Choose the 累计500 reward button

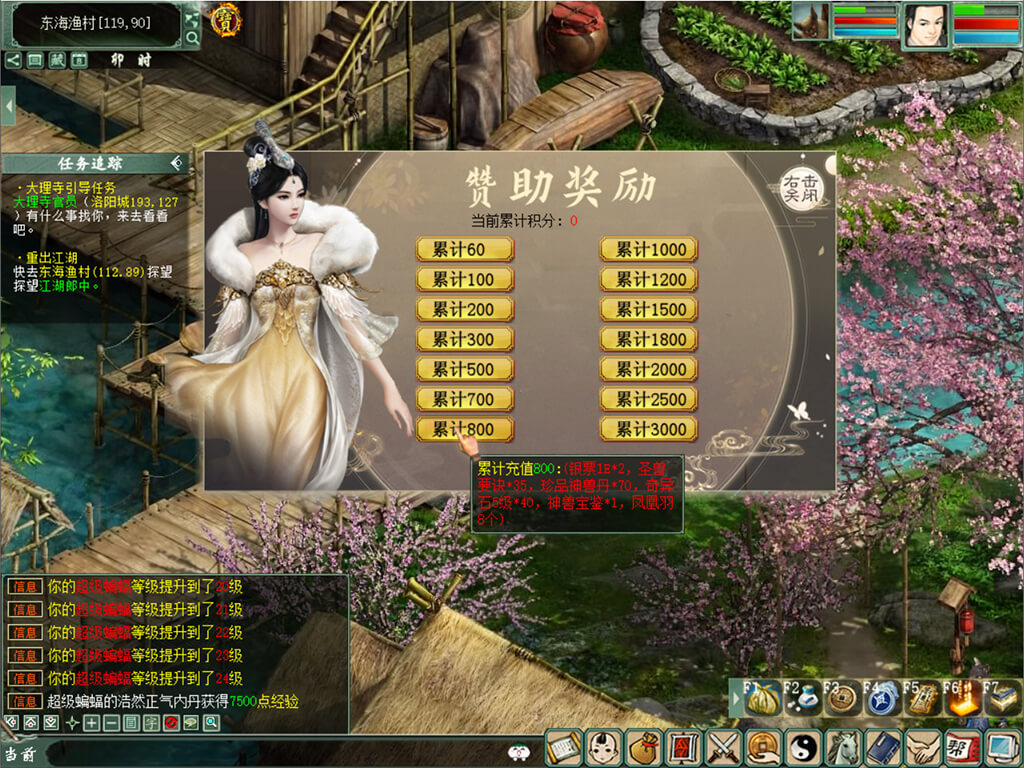pos(465,370)
